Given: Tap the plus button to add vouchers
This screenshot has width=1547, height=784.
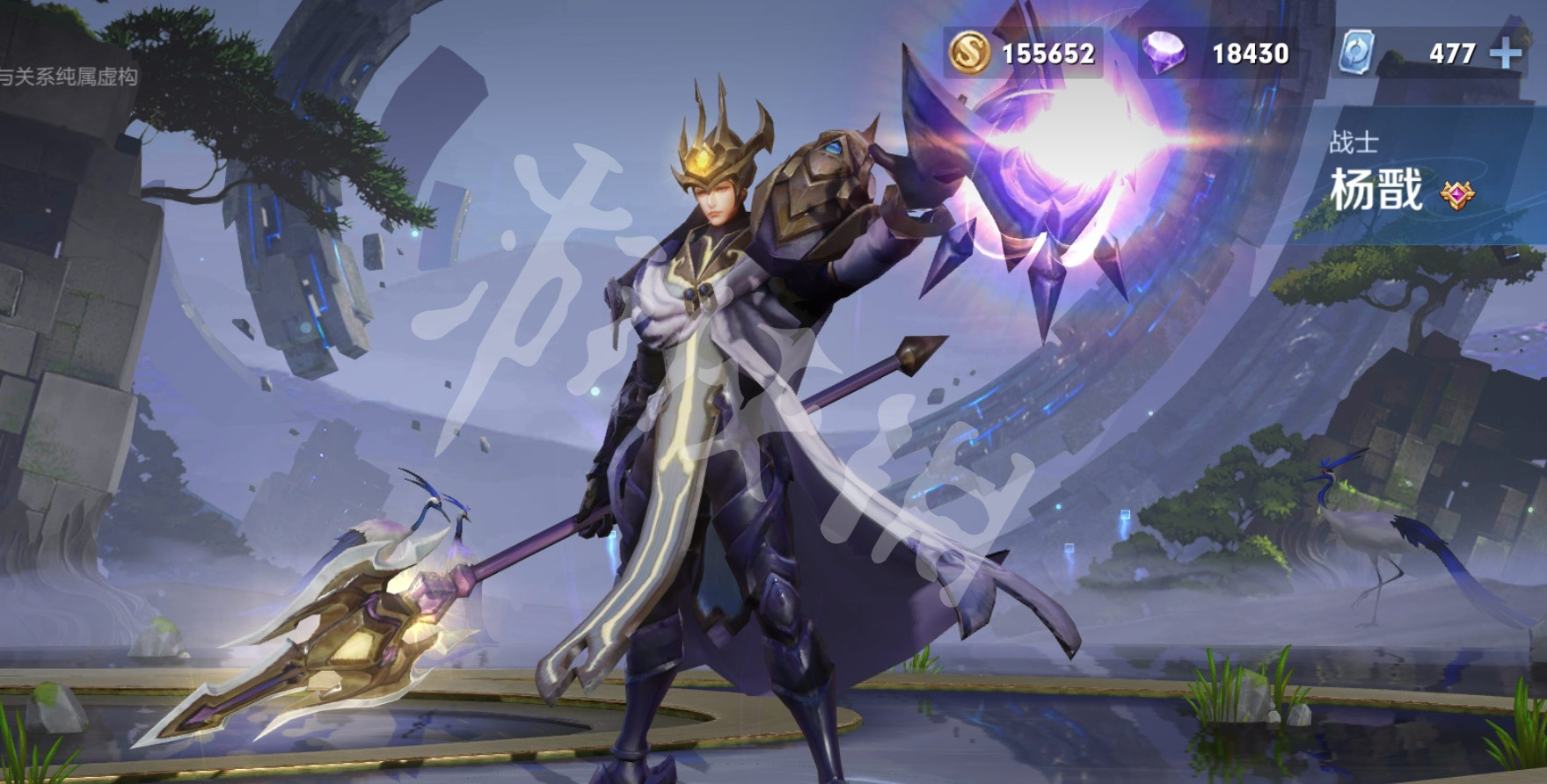Looking at the screenshot, I should 1506,54.
